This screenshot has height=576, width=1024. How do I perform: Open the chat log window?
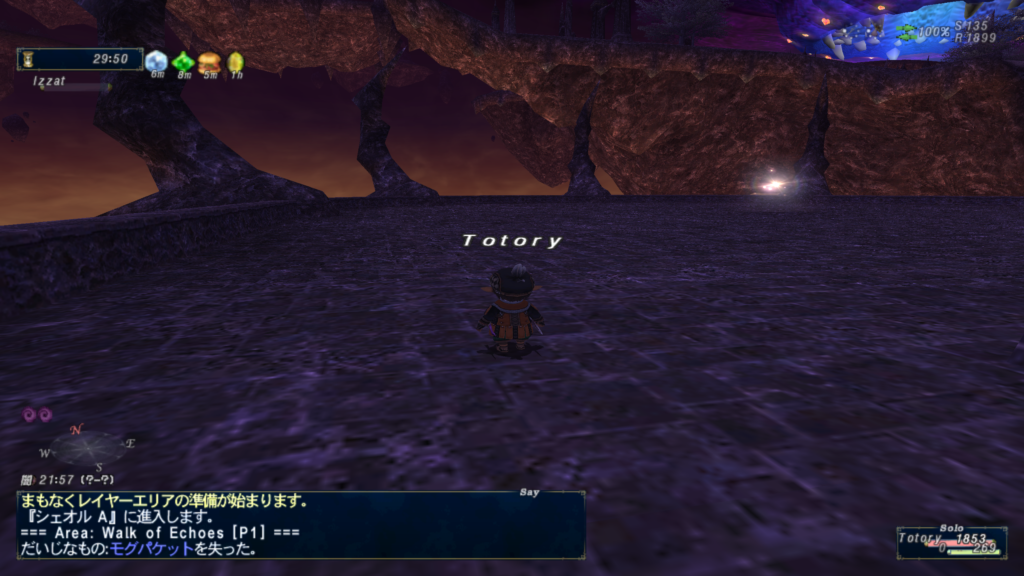pos(300,524)
